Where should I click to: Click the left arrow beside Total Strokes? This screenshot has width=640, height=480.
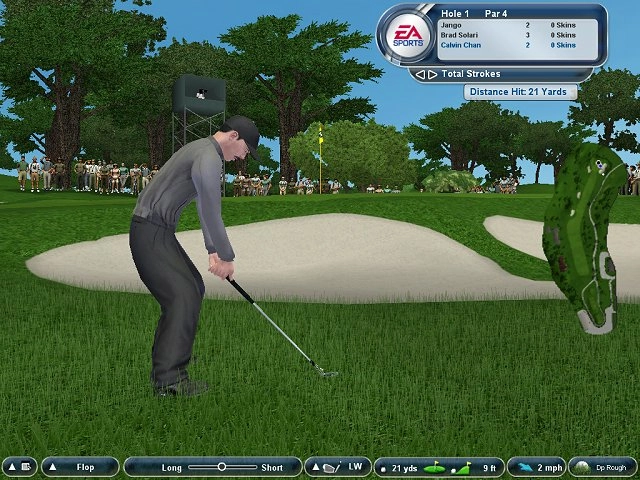[420, 74]
